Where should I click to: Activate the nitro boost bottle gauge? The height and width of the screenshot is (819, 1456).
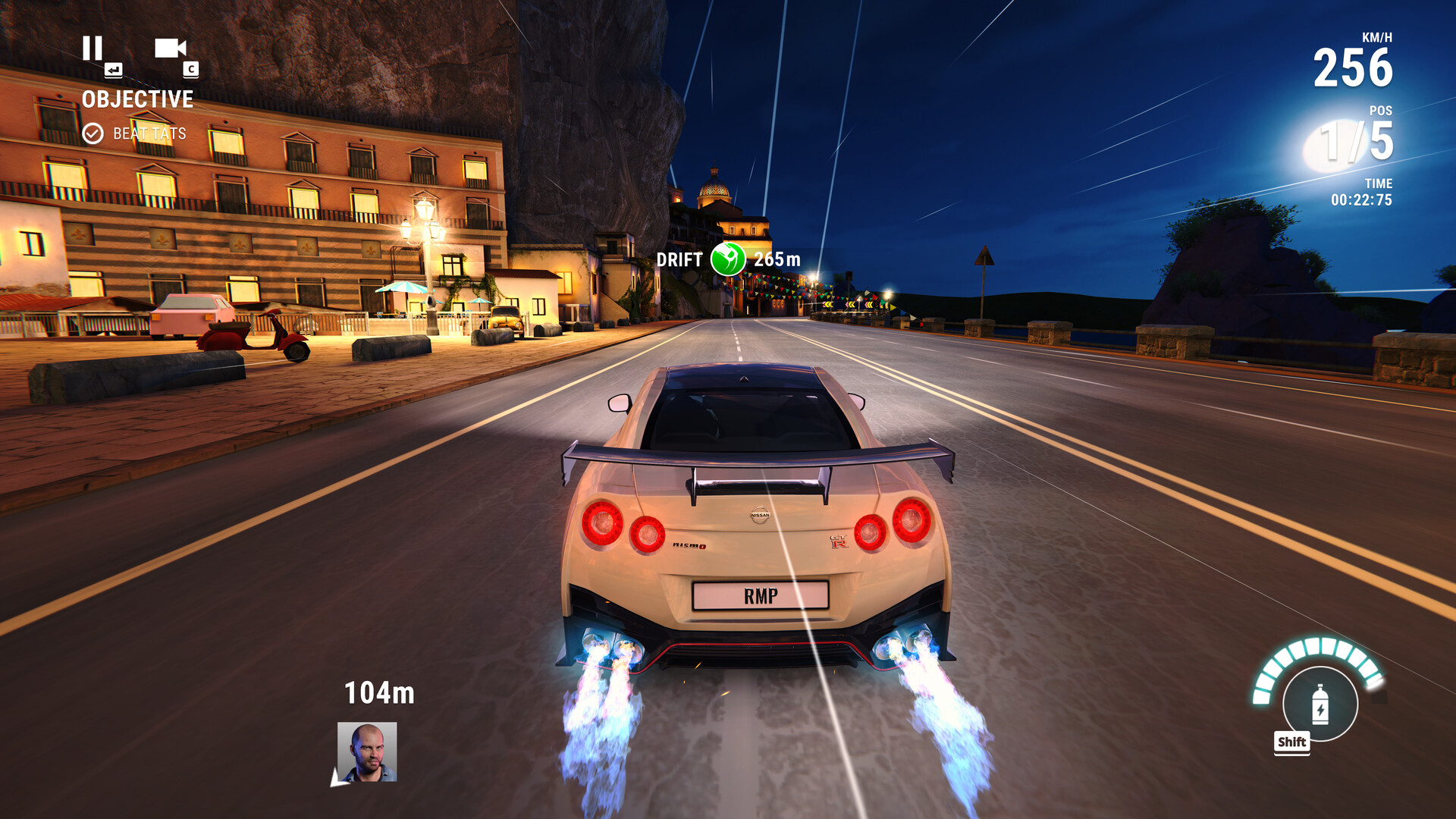[x=1319, y=704]
